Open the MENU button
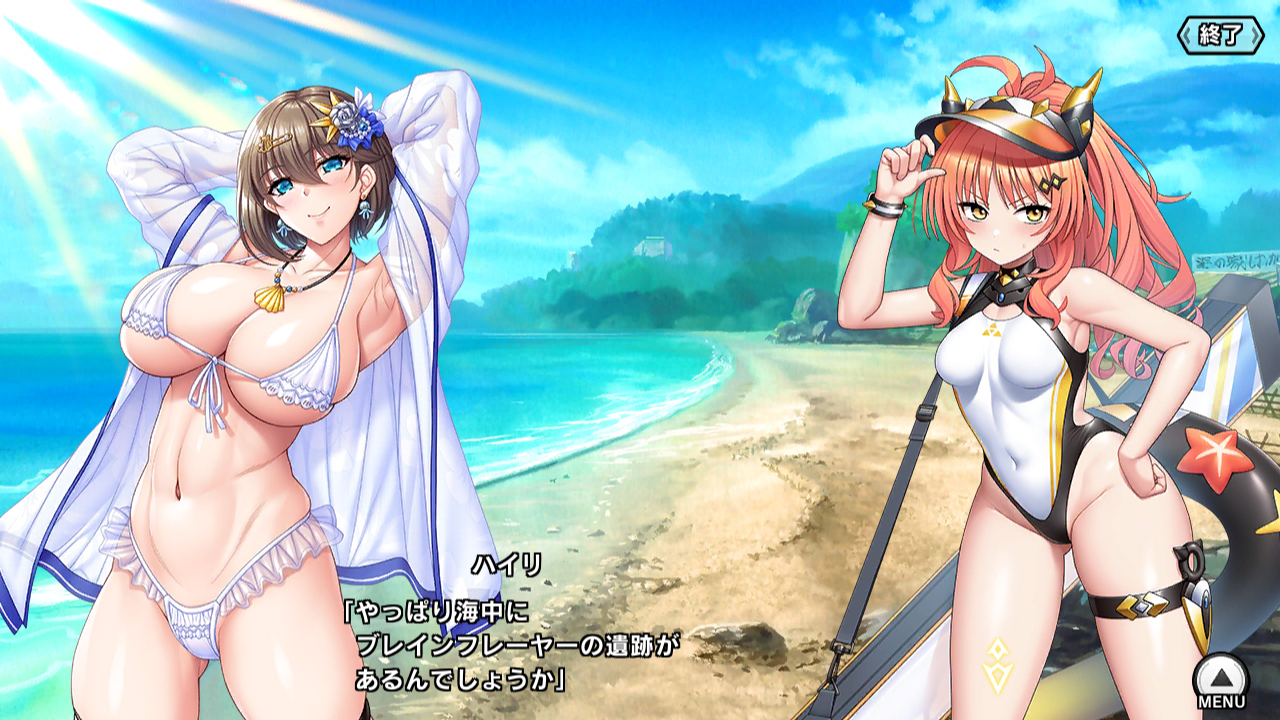The image size is (1280, 720). pyautogui.click(x=1221, y=682)
